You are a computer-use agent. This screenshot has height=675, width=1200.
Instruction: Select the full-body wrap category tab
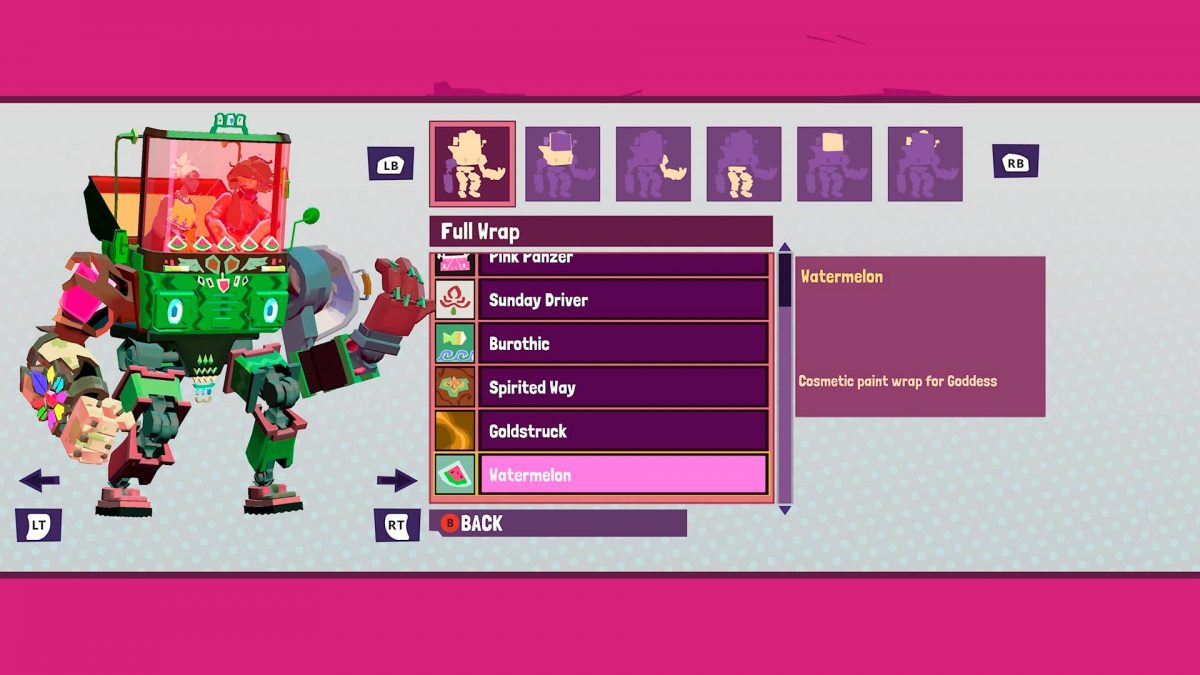click(472, 164)
